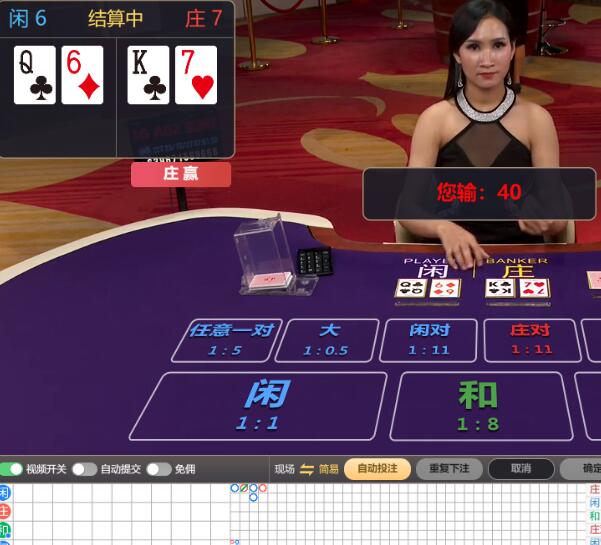Place a bet on 闲 (Player) 1:1
Viewport: 601px width, 545px height.
tap(258, 405)
